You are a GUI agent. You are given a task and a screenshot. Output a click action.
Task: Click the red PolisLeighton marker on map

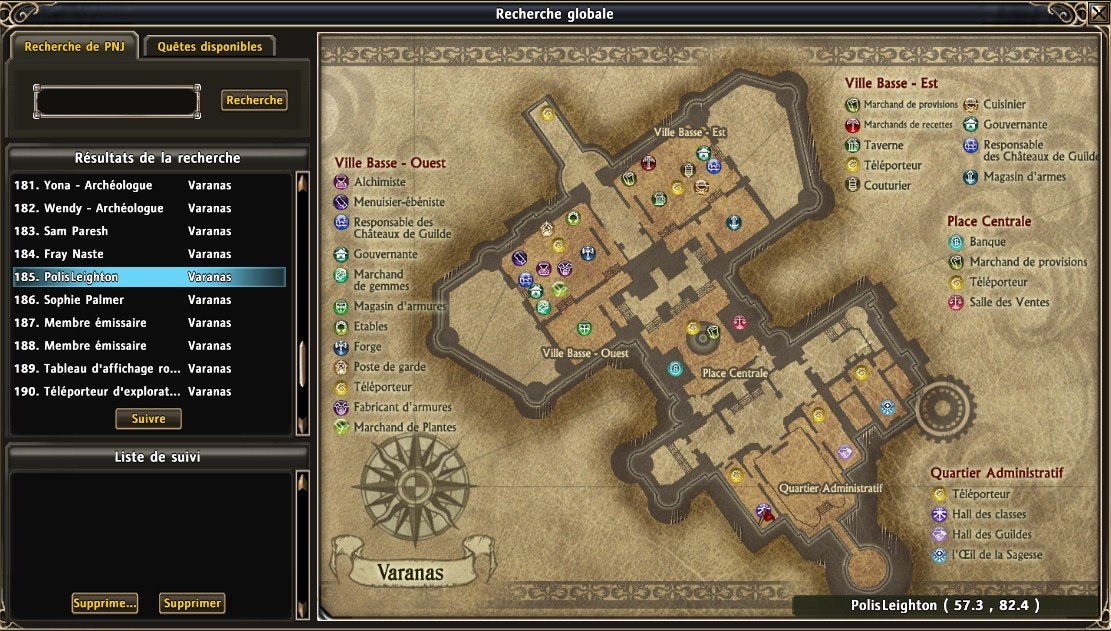pyautogui.click(x=765, y=512)
